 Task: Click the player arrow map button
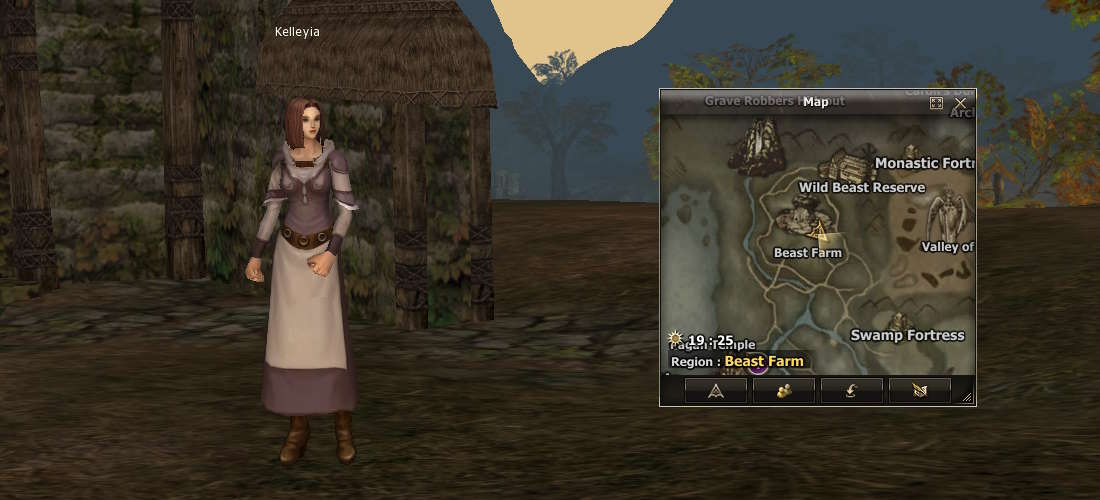click(x=716, y=391)
